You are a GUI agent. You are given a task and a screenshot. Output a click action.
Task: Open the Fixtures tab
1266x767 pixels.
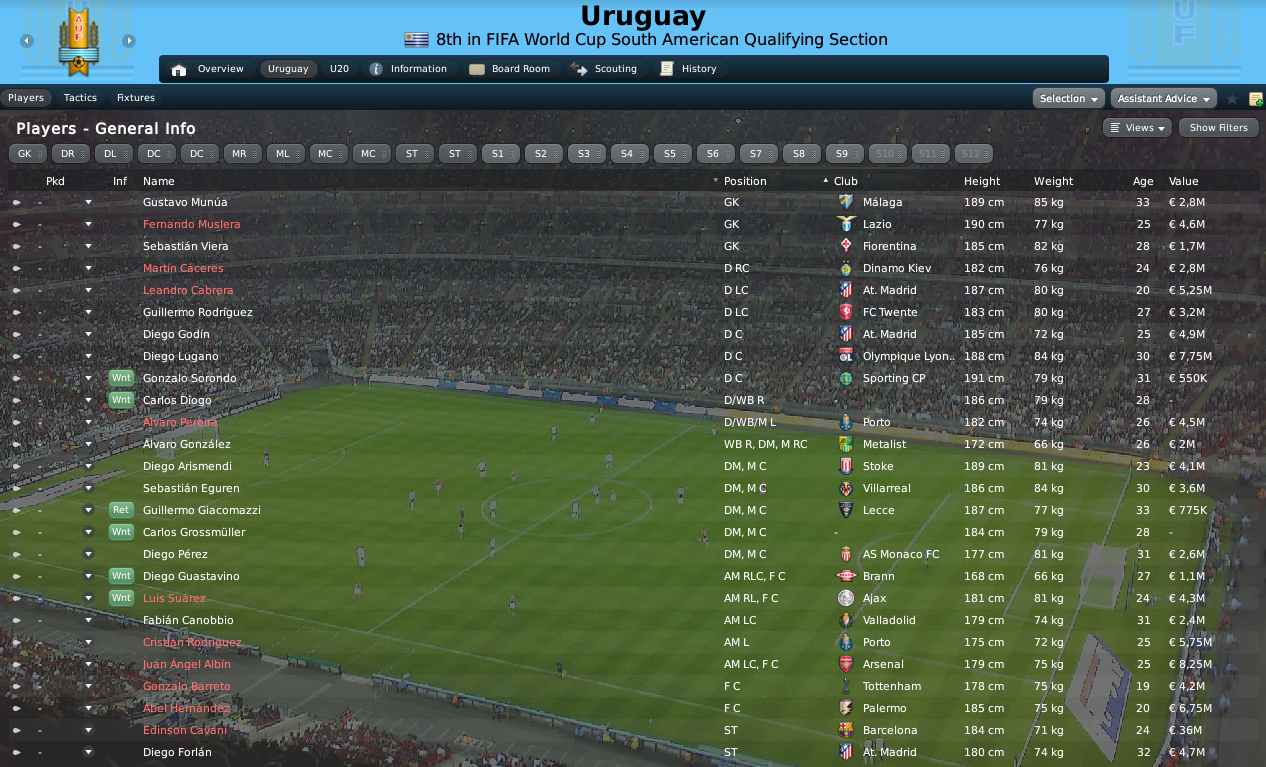click(x=136, y=98)
